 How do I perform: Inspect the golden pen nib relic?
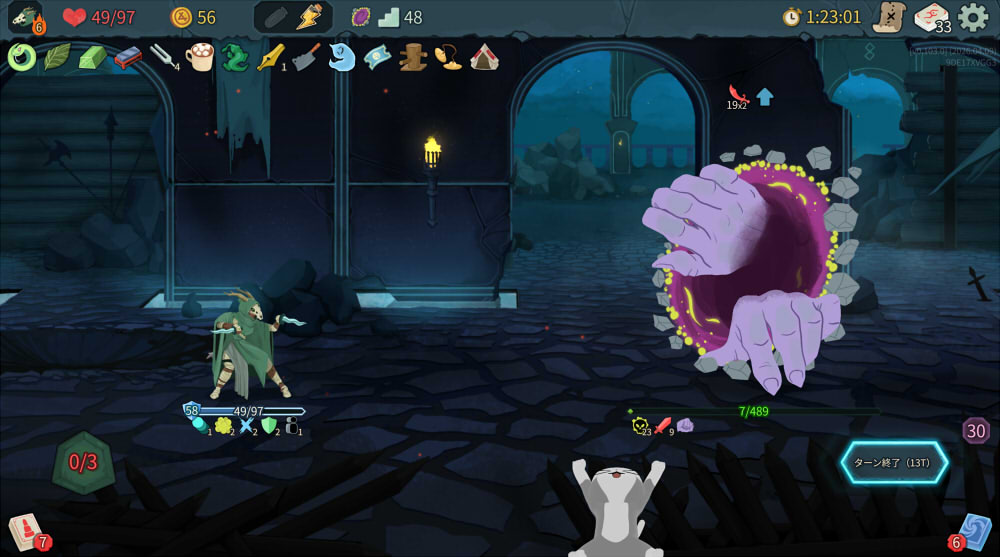tap(270, 57)
